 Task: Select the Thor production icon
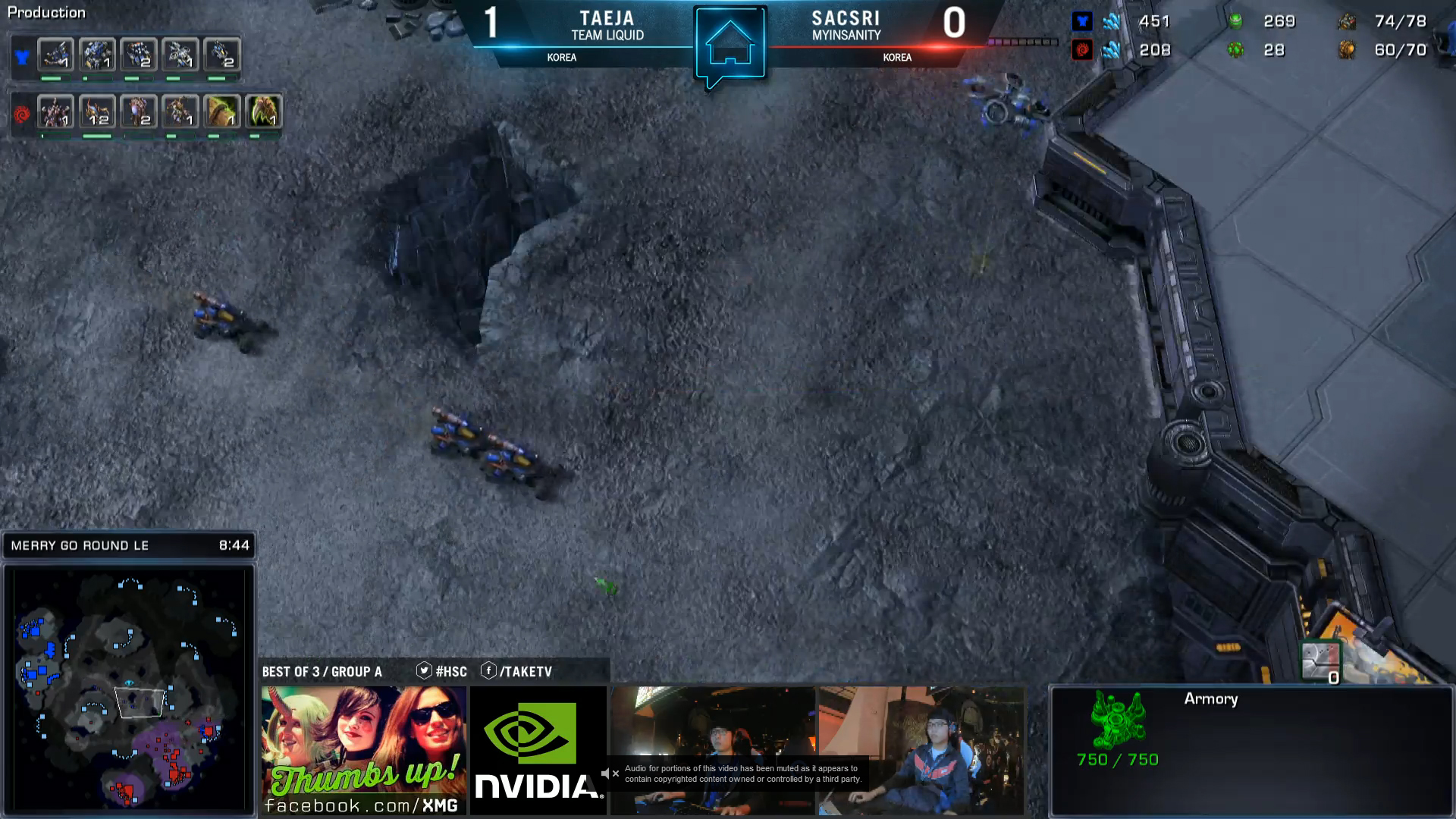point(98,55)
